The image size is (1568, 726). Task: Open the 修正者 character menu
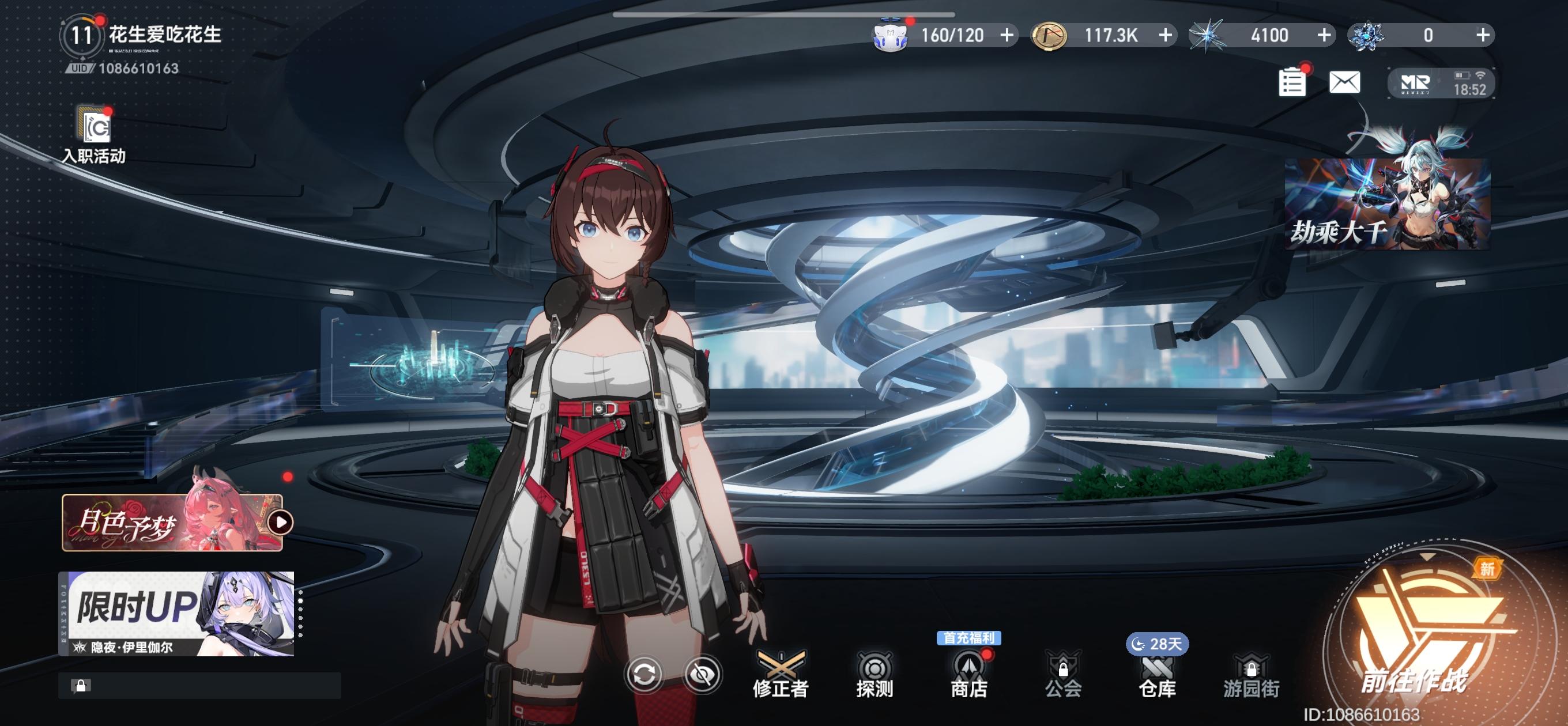(x=781, y=674)
